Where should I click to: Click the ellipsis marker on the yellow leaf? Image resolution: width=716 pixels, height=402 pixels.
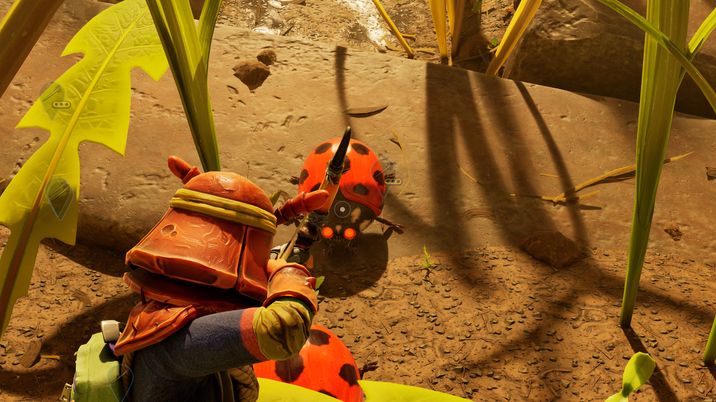61,104
